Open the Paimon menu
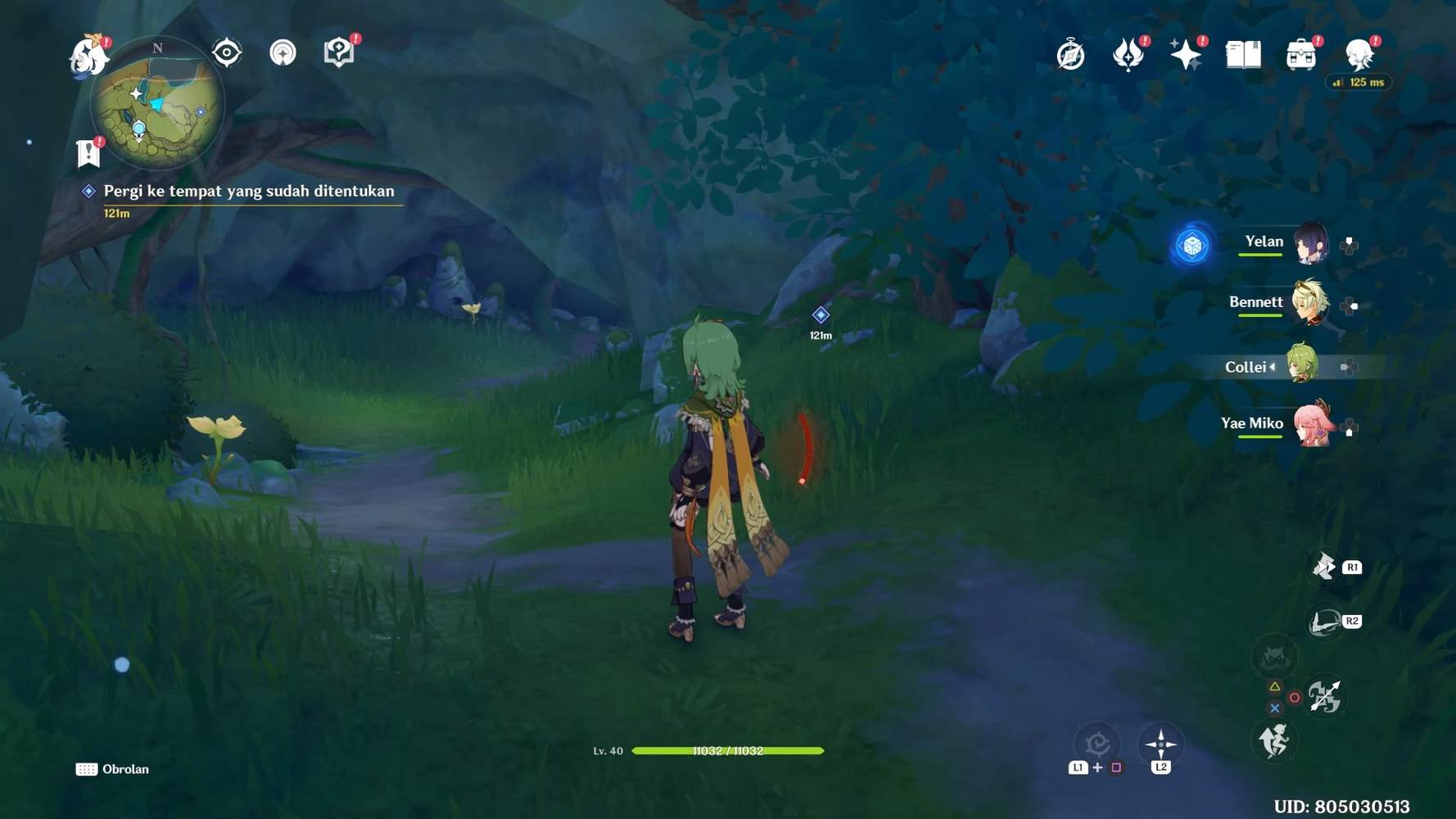Image resolution: width=1456 pixels, height=819 pixels. click(x=88, y=56)
